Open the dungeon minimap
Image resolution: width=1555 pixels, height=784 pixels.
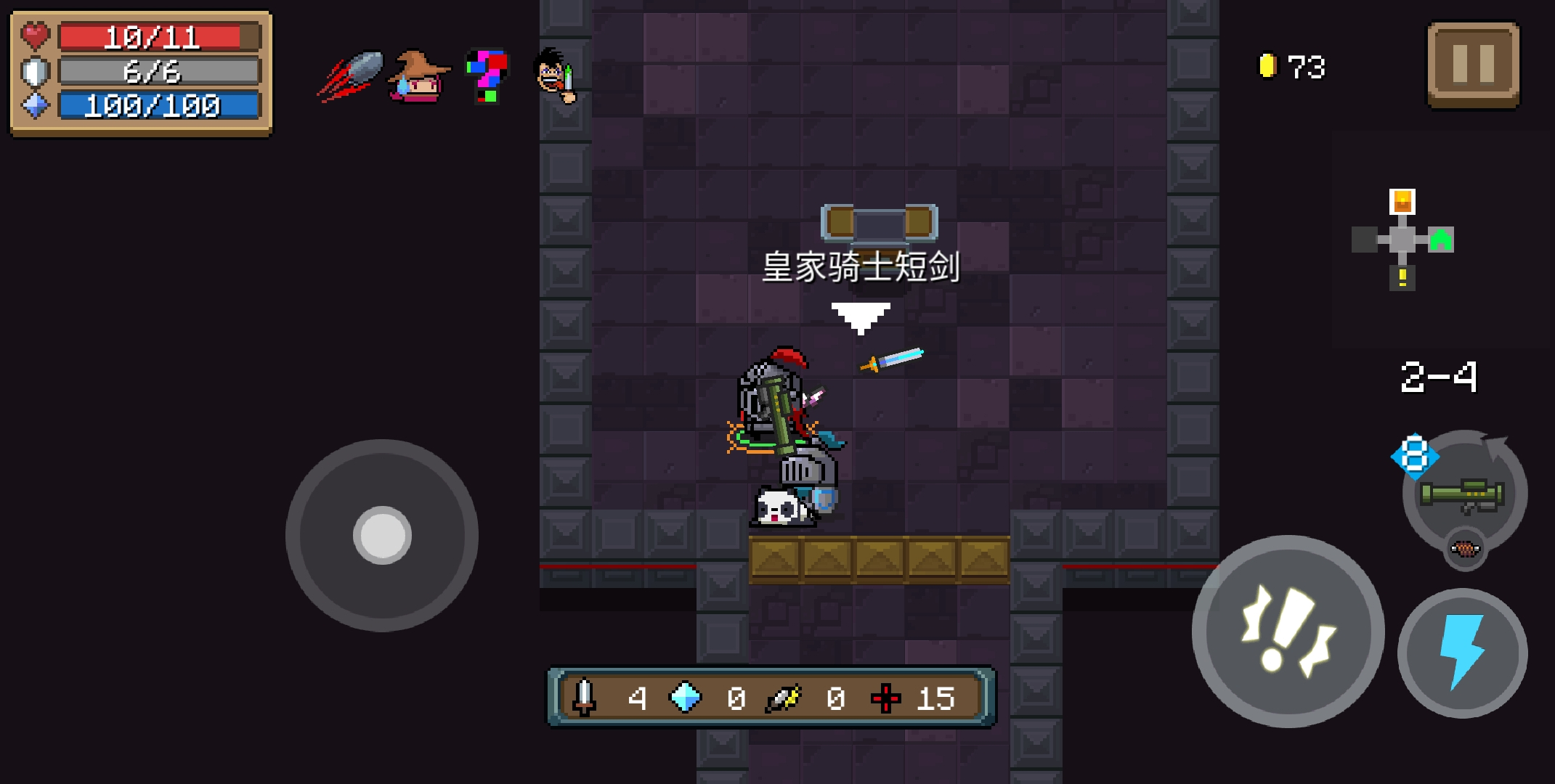1402,239
